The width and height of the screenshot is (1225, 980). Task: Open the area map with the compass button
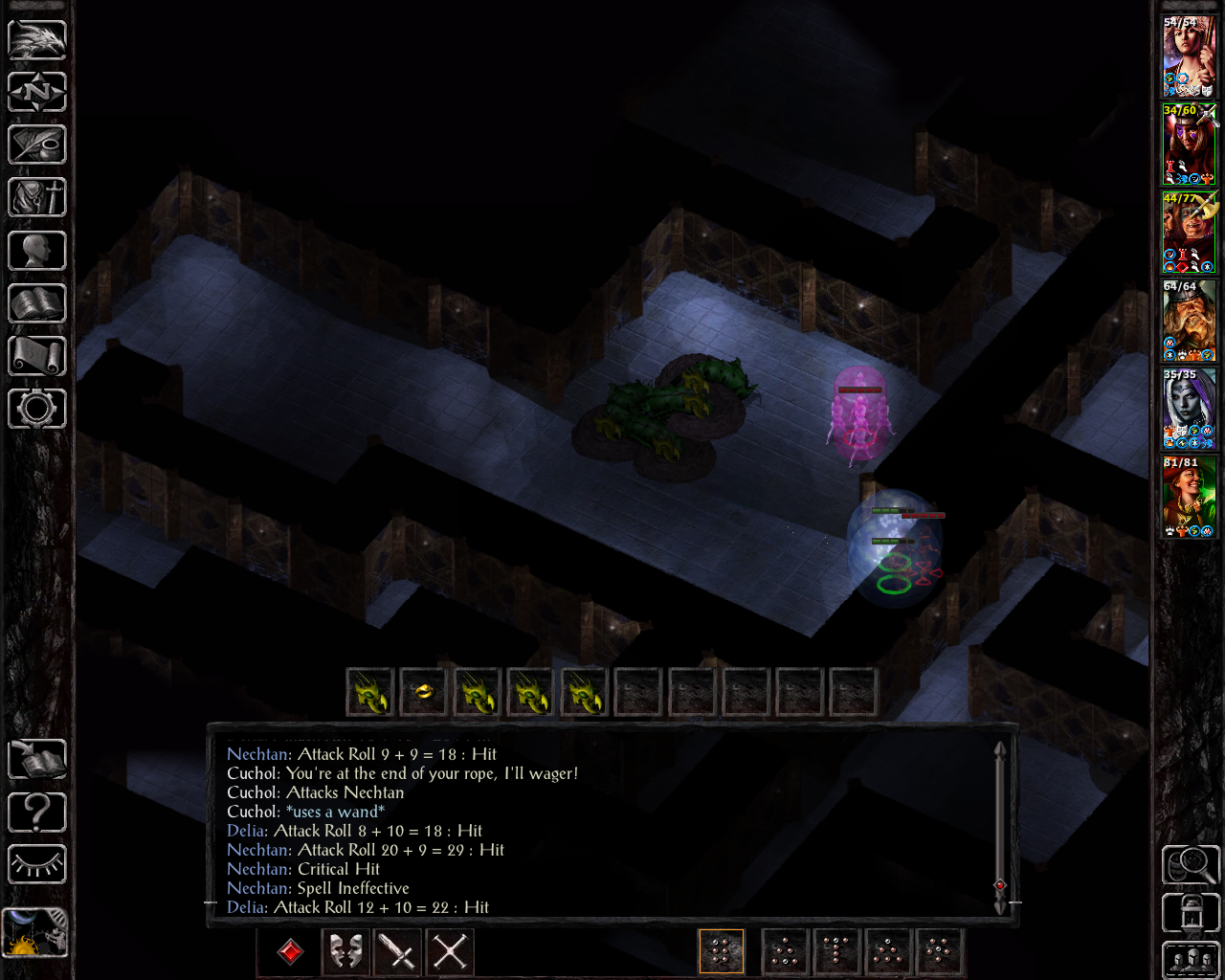point(37,93)
